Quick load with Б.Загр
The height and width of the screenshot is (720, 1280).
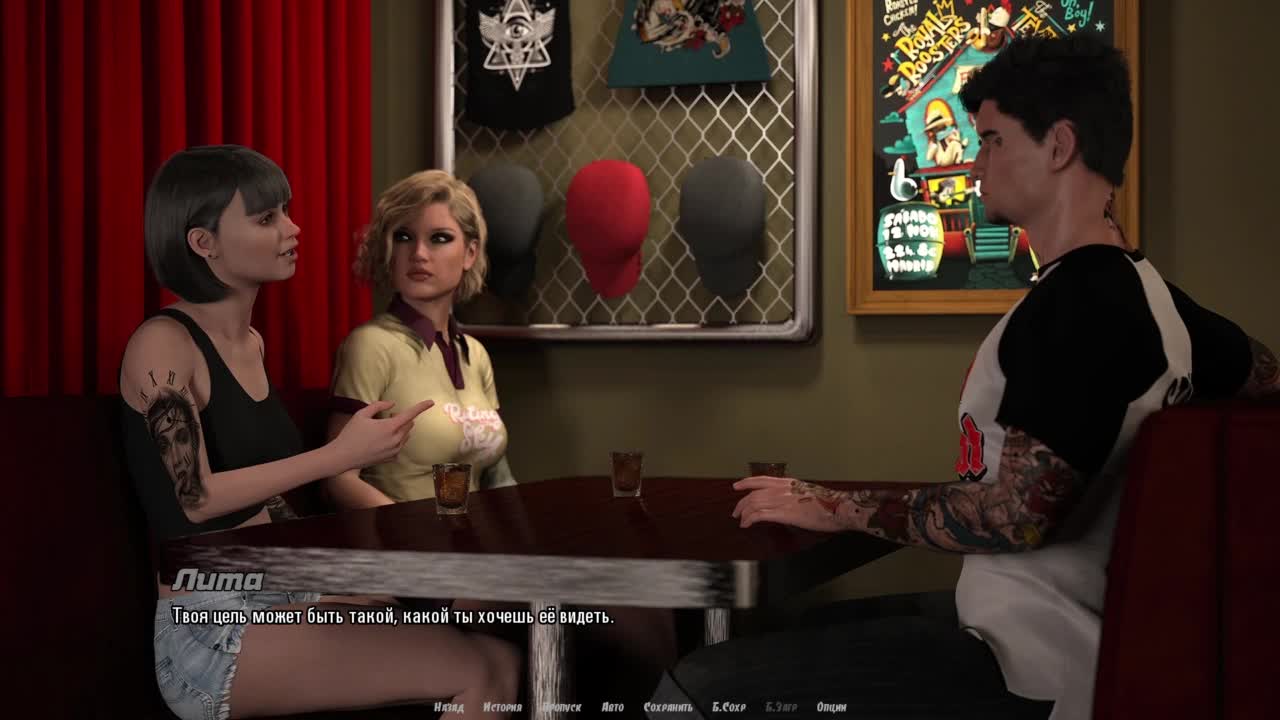pyautogui.click(x=781, y=707)
